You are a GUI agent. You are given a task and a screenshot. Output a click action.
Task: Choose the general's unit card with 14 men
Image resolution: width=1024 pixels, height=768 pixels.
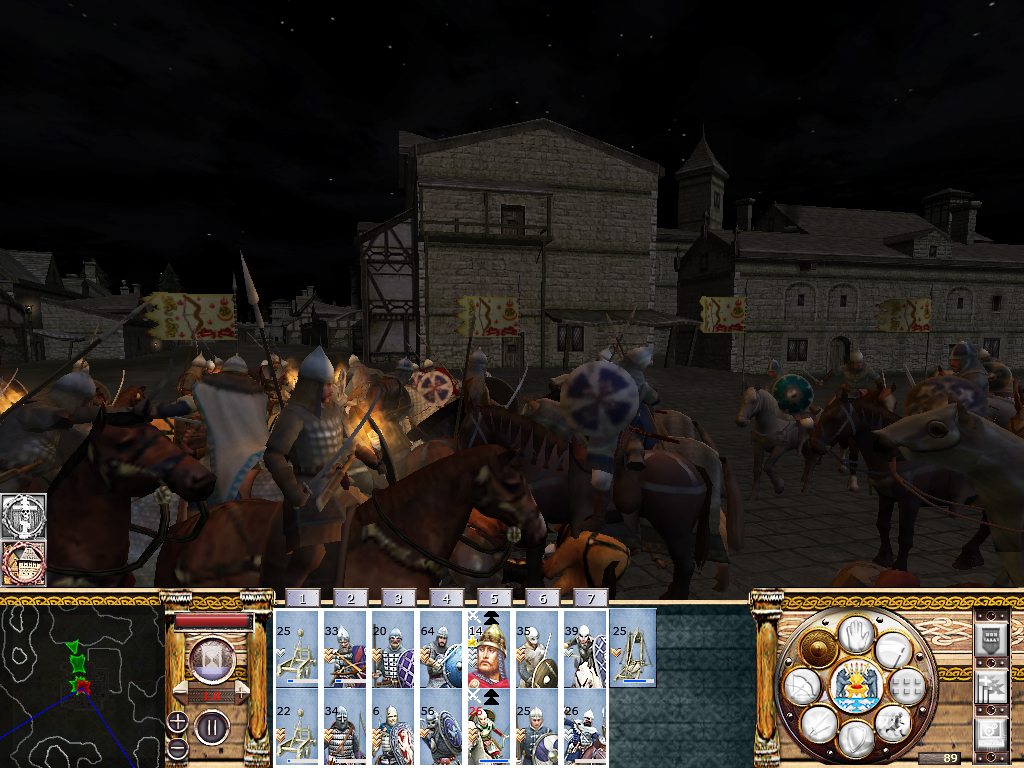pos(489,649)
